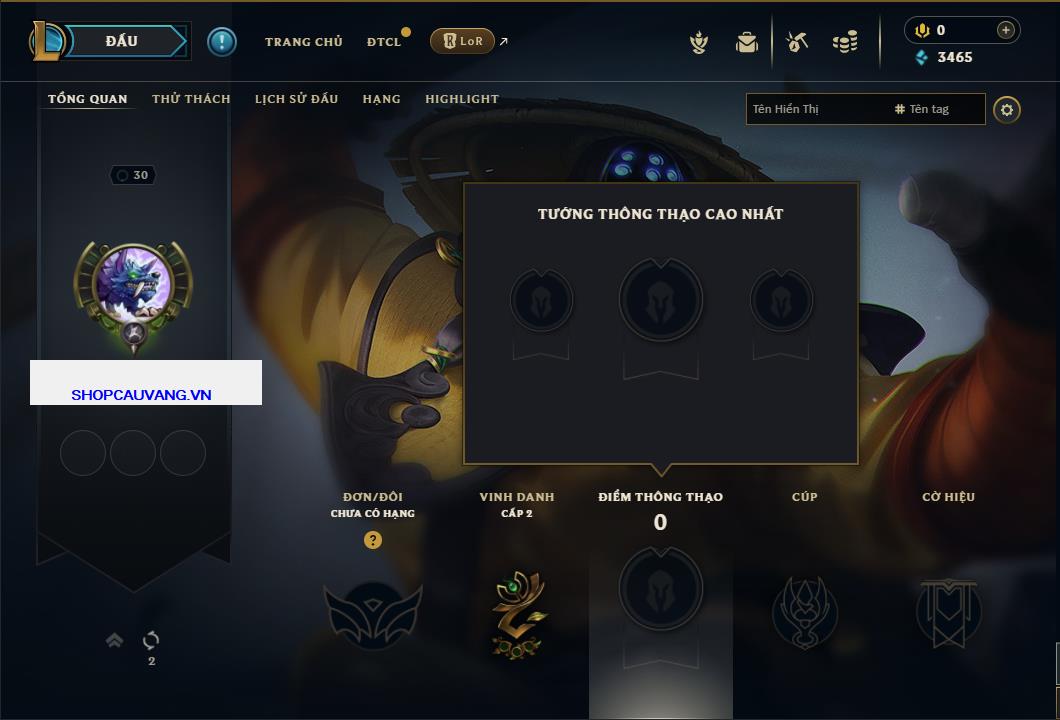Image resolution: width=1060 pixels, height=720 pixels.
Task: Switch to the THỬ THÁCH tab
Action: coord(191,99)
